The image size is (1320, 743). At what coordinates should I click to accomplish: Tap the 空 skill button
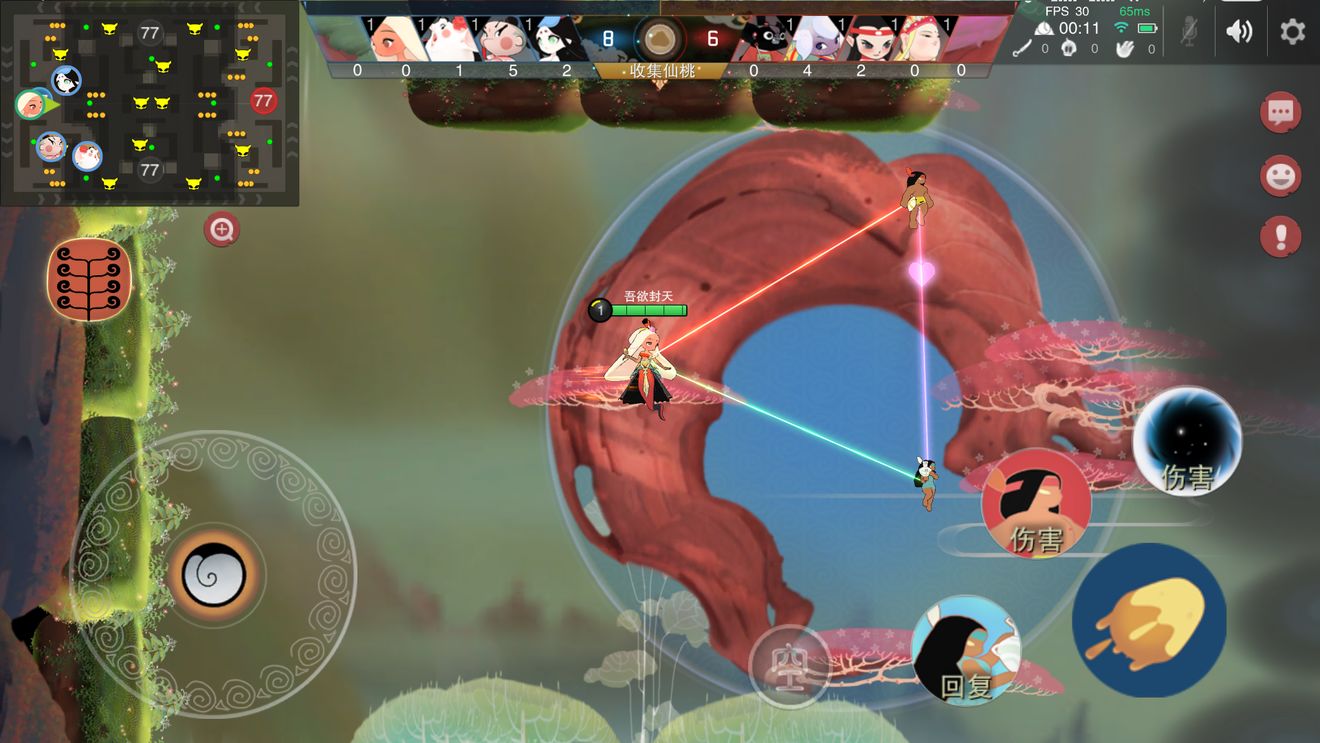click(x=789, y=666)
